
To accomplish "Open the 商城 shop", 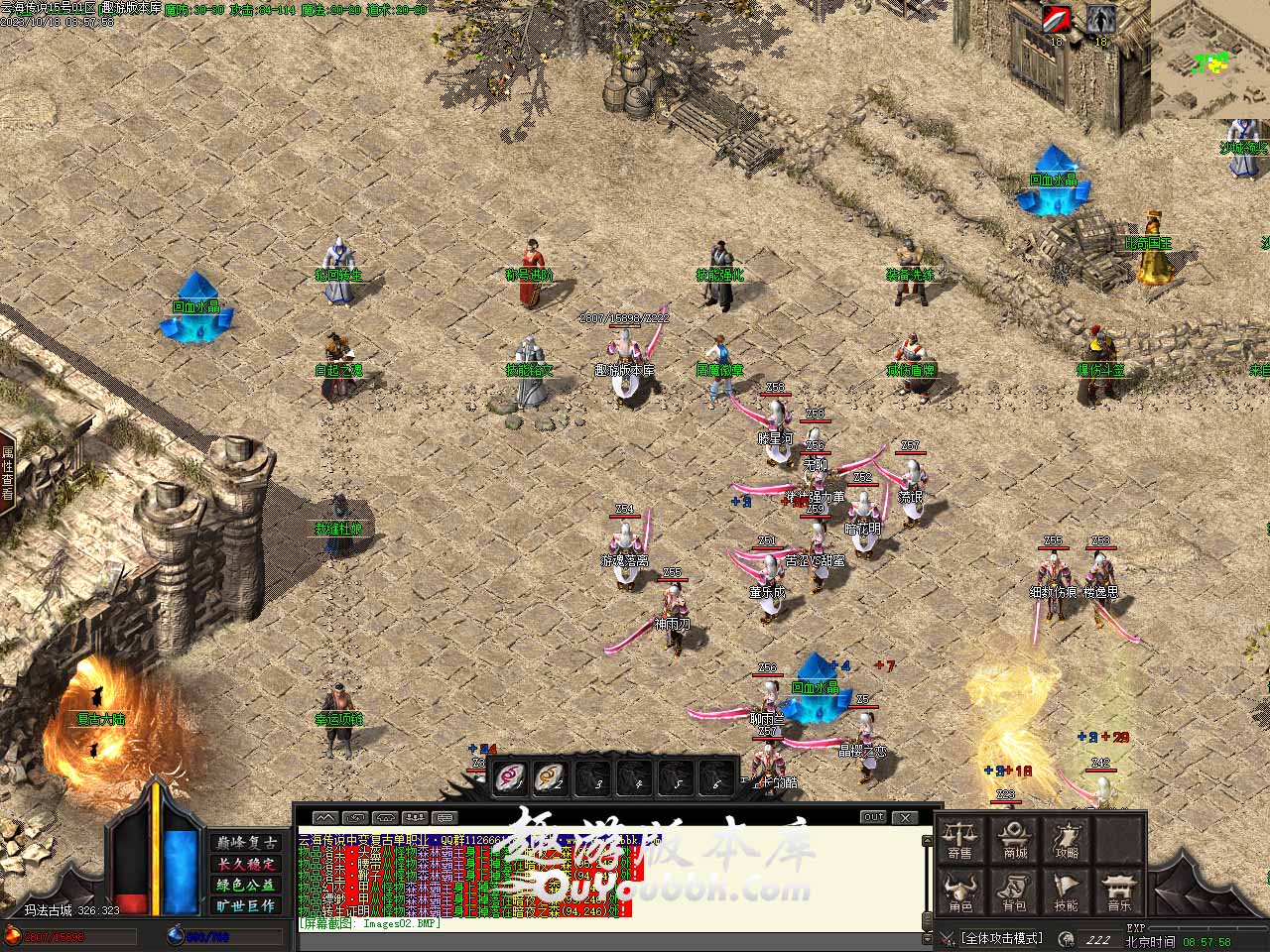I will pyautogui.click(x=1014, y=839).
